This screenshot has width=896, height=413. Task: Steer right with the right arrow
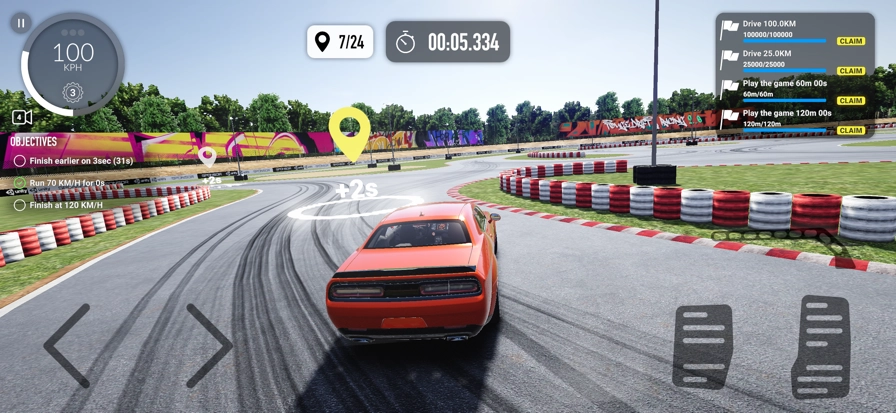[208, 345]
